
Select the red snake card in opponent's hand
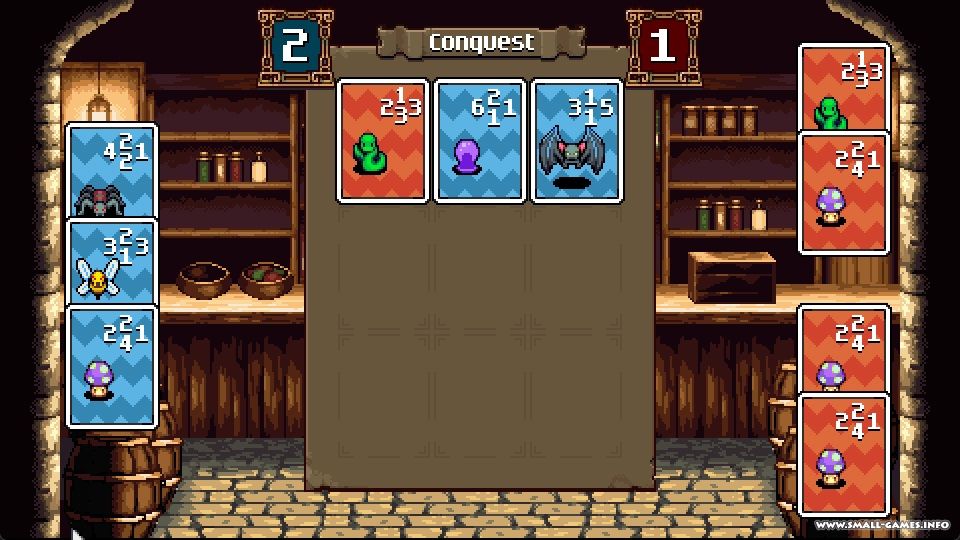tap(843, 88)
